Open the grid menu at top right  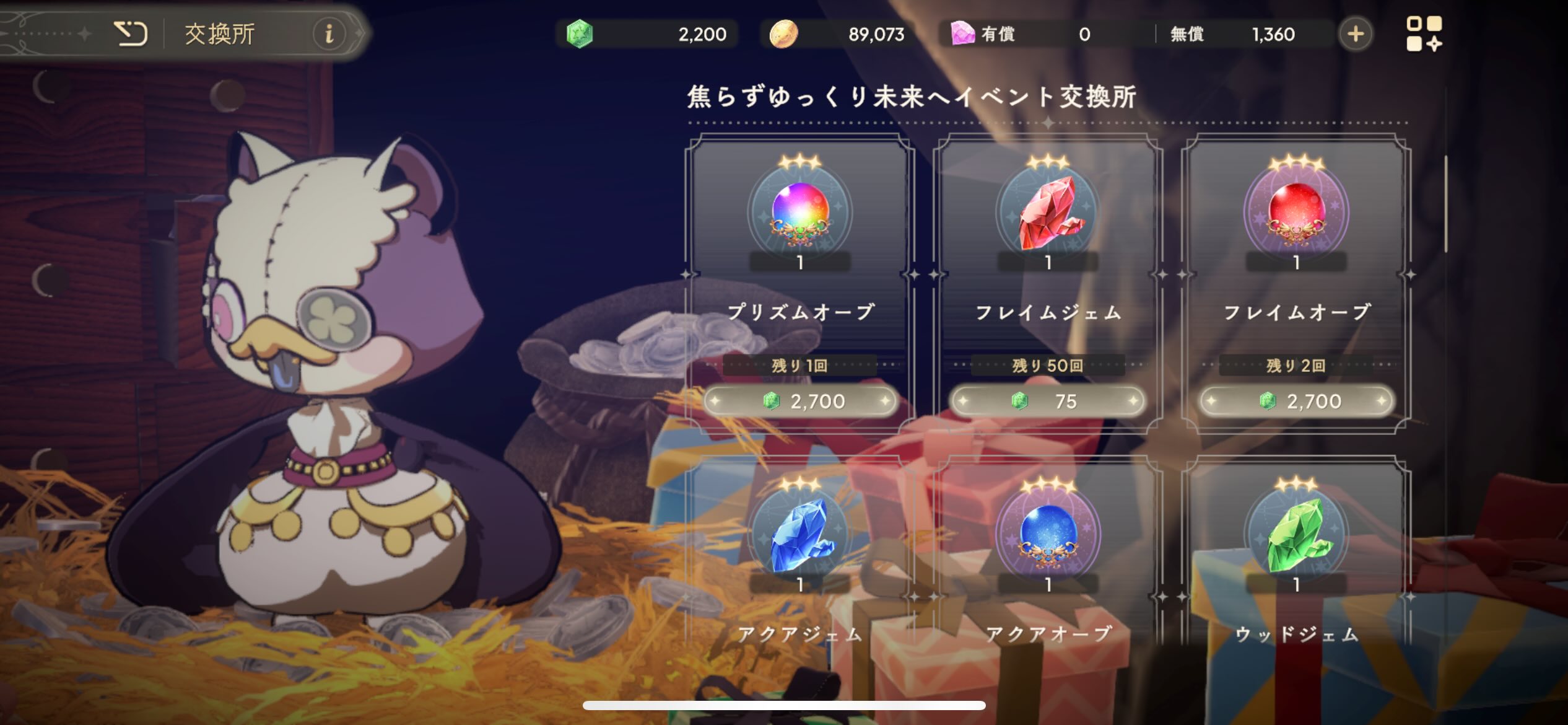tap(1425, 34)
